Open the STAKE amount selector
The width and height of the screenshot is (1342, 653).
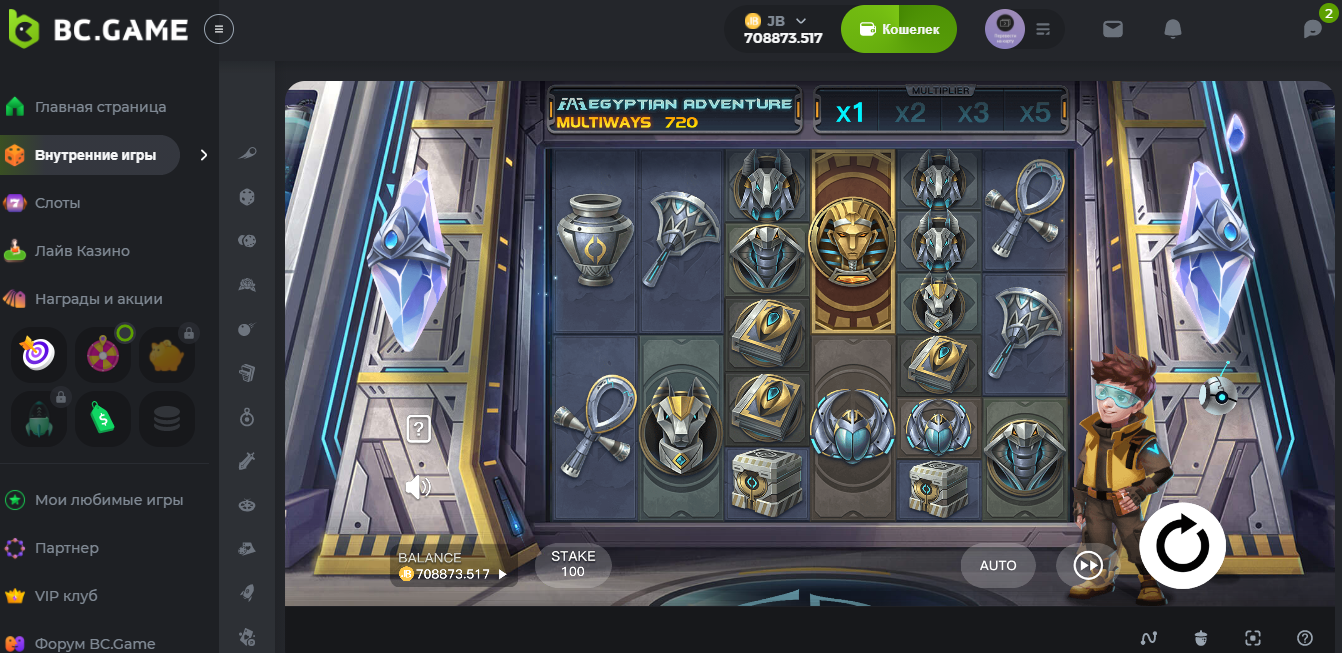[x=573, y=564]
